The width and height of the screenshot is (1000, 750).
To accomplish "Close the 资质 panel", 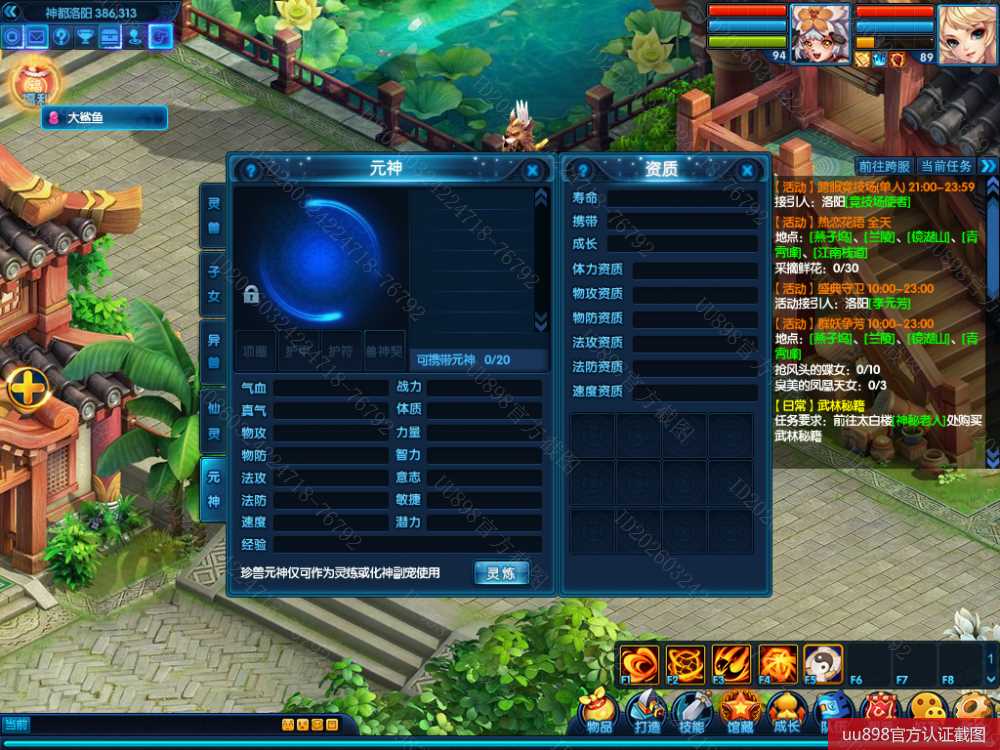I will 747,171.
